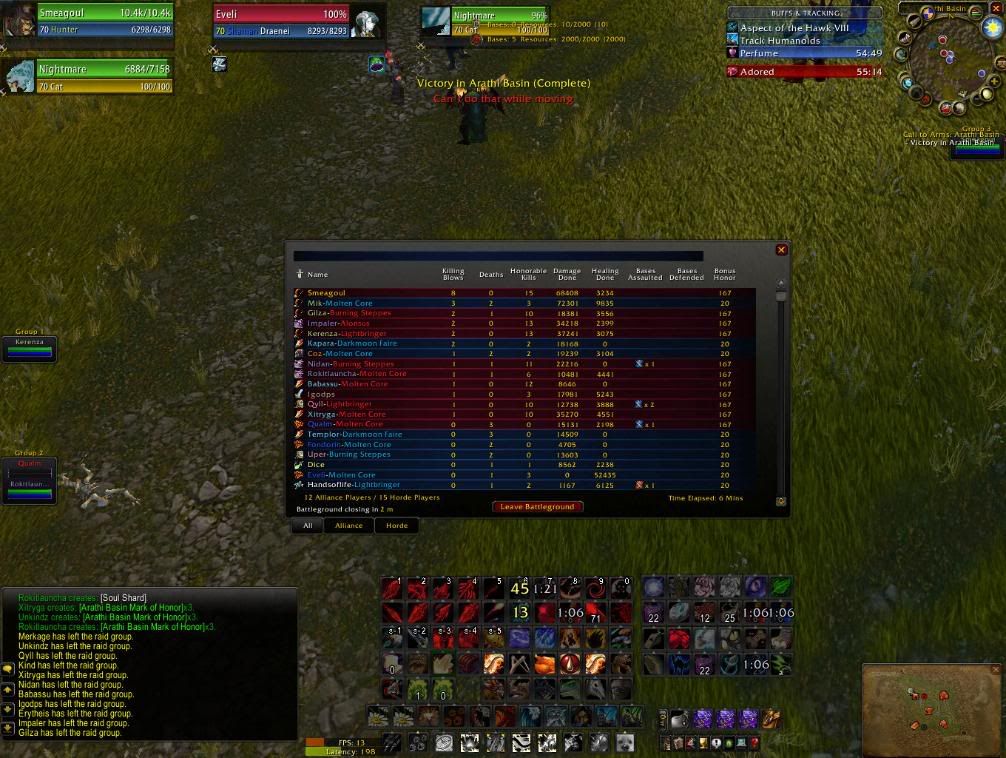Sort scoreboard by Bonus Honor column
The width and height of the screenshot is (1006, 758).
coord(724,274)
